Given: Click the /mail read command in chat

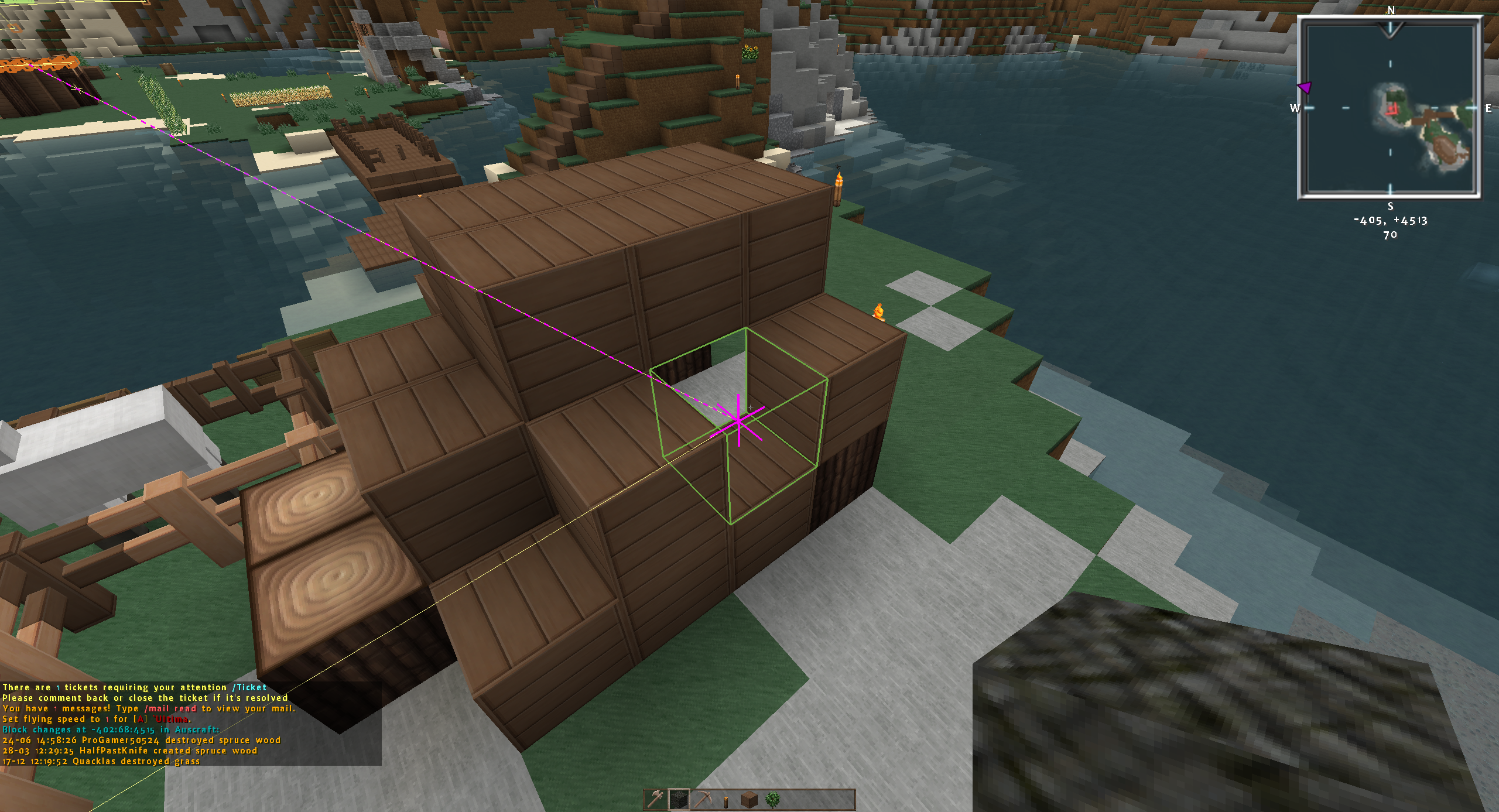Looking at the screenshot, I should coord(170,708).
